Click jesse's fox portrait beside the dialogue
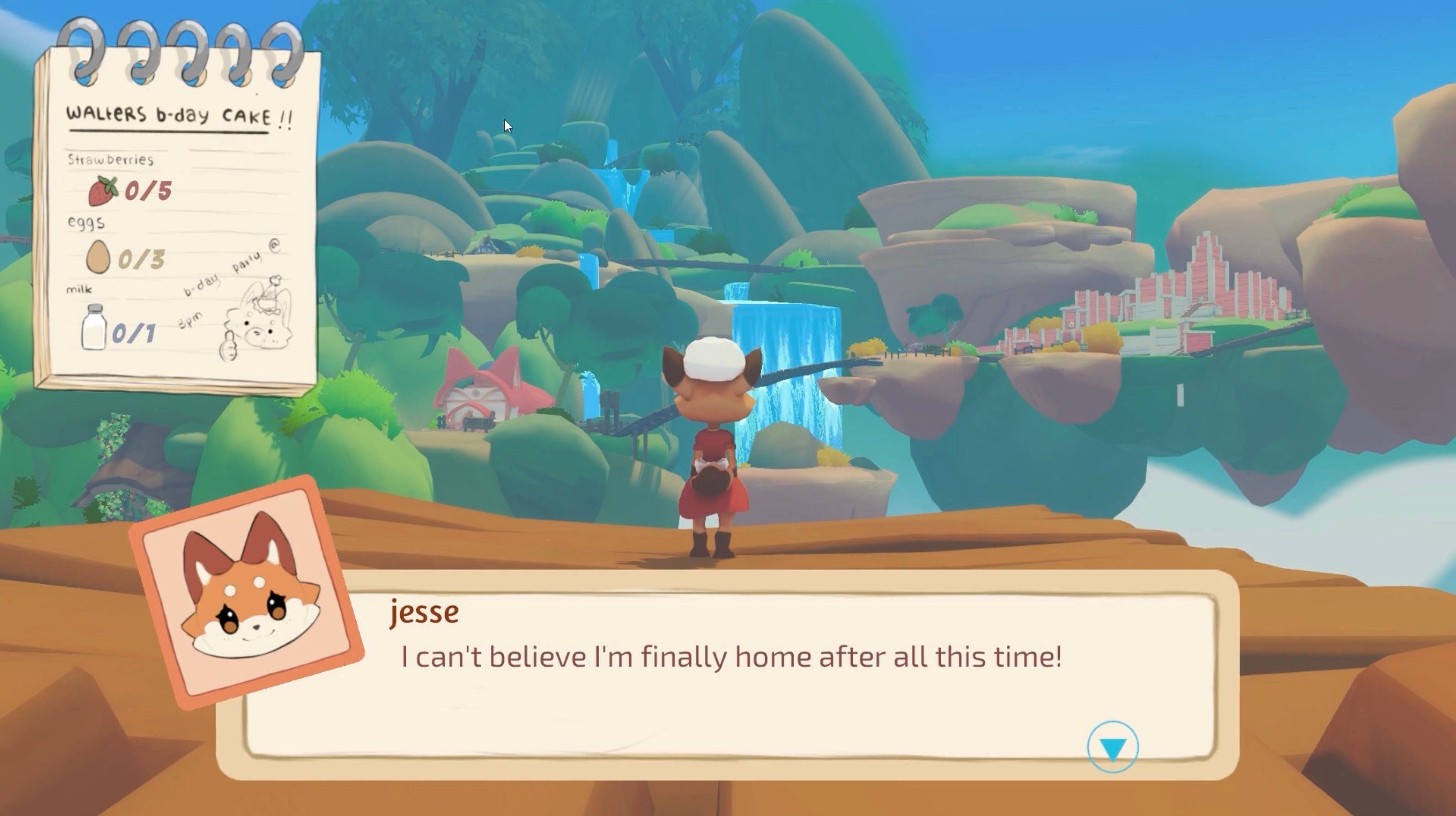This screenshot has width=1456, height=816. coord(249,594)
